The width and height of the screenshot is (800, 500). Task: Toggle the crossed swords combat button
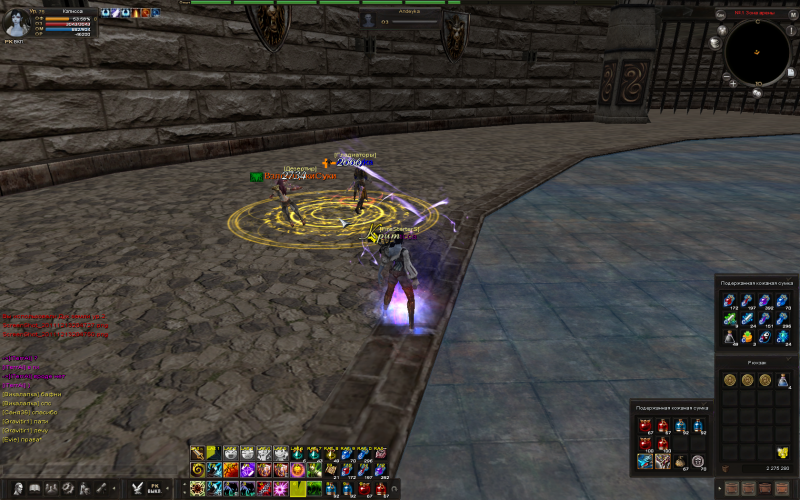point(138,488)
